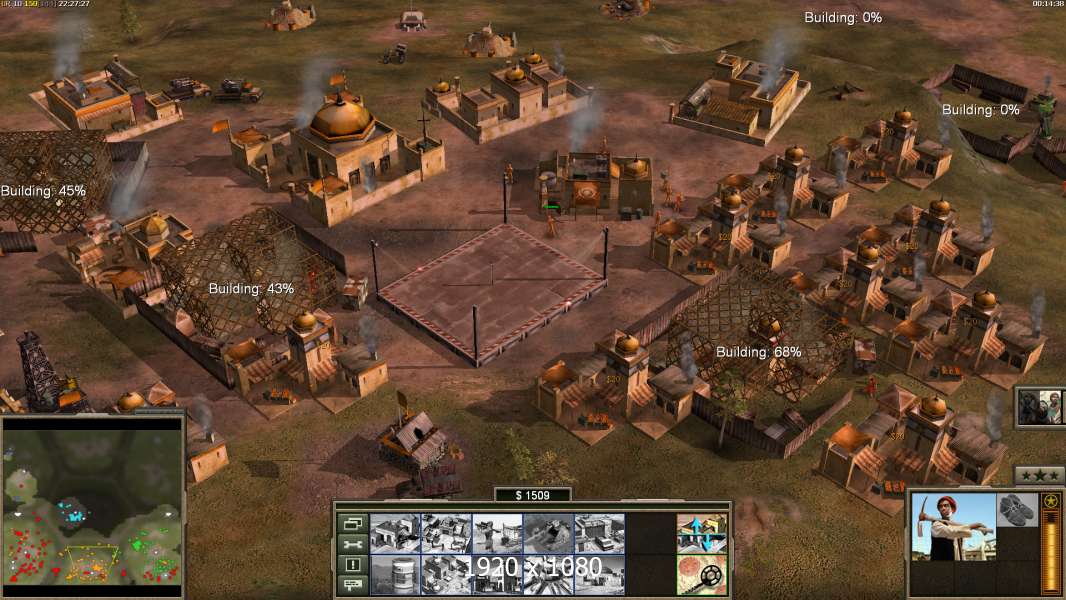Viewport: 1066px width, 600px height.
Task: Open the three-star general's rank button
Action: [x=1039, y=475]
